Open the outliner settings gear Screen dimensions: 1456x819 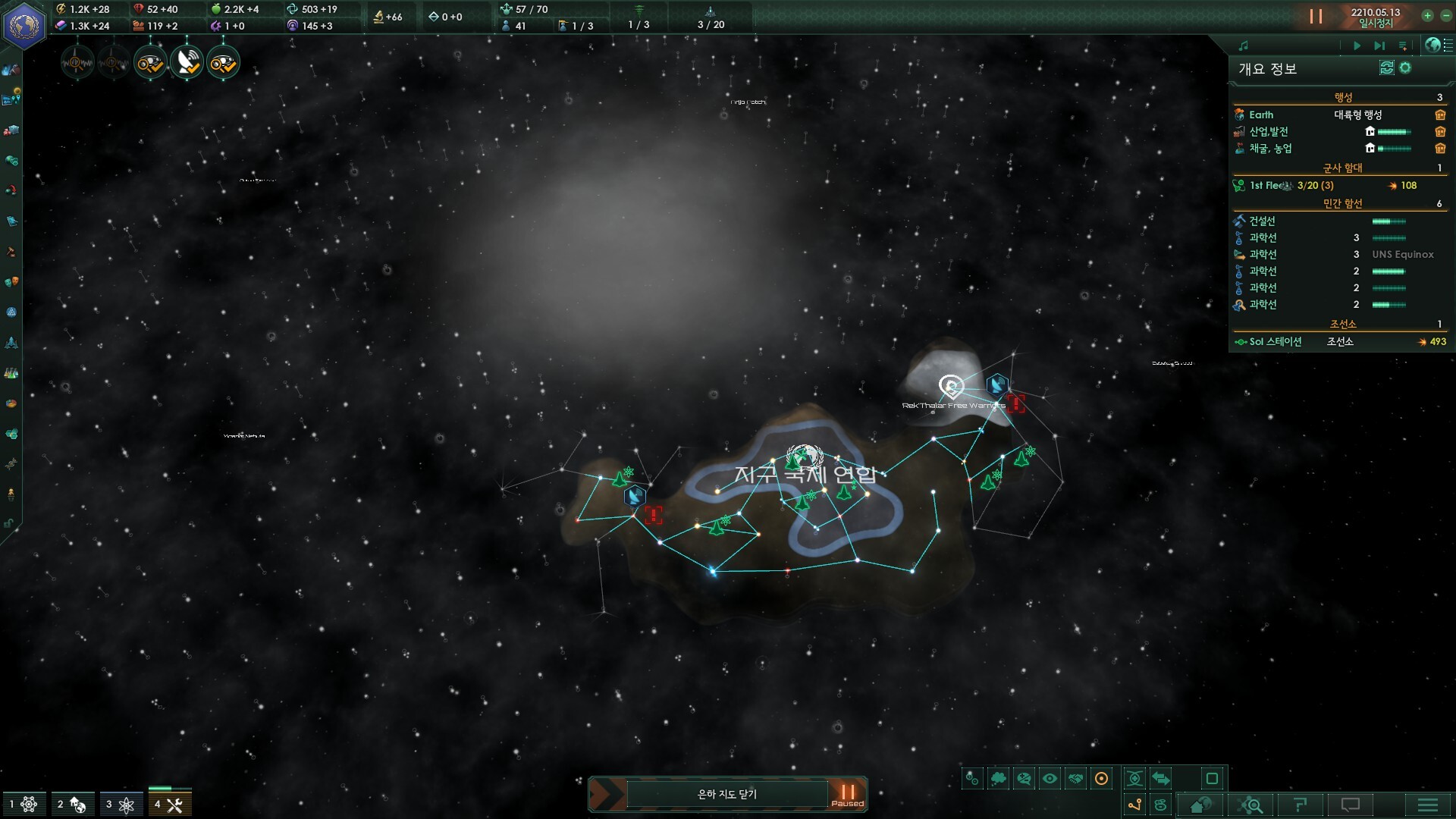(1405, 68)
